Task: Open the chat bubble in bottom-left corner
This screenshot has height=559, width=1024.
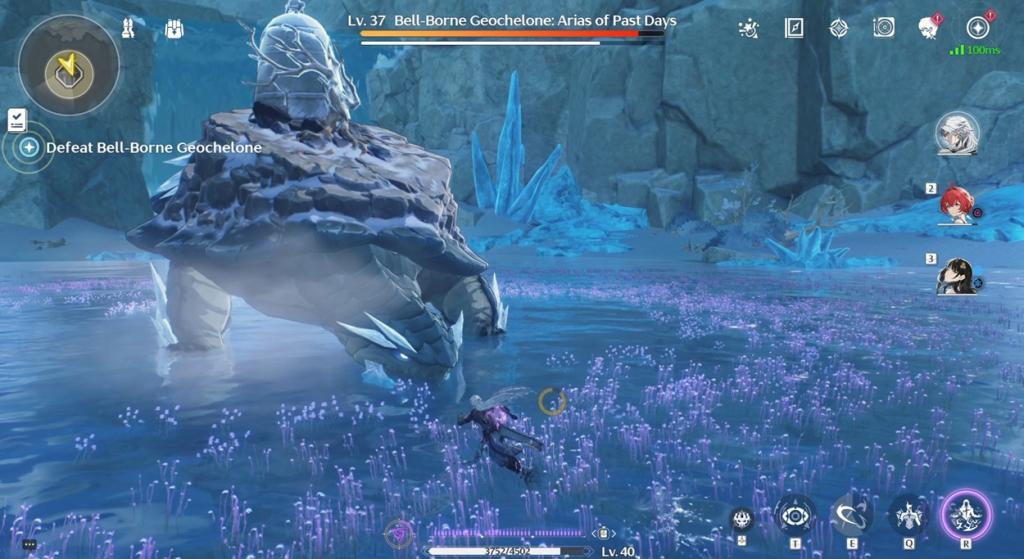Action: pyautogui.click(x=29, y=544)
